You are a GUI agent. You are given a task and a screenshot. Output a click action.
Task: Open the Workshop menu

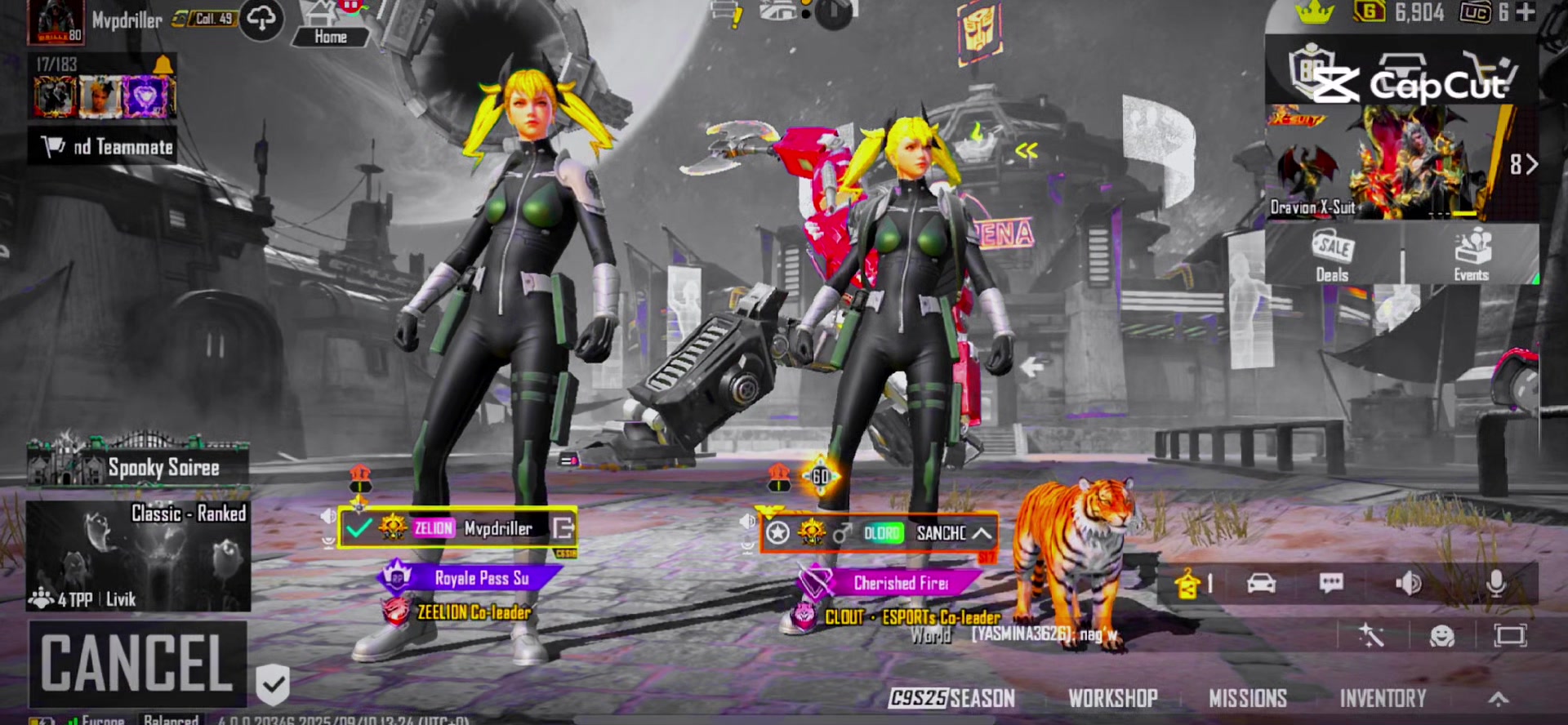pyautogui.click(x=1113, y=698)
